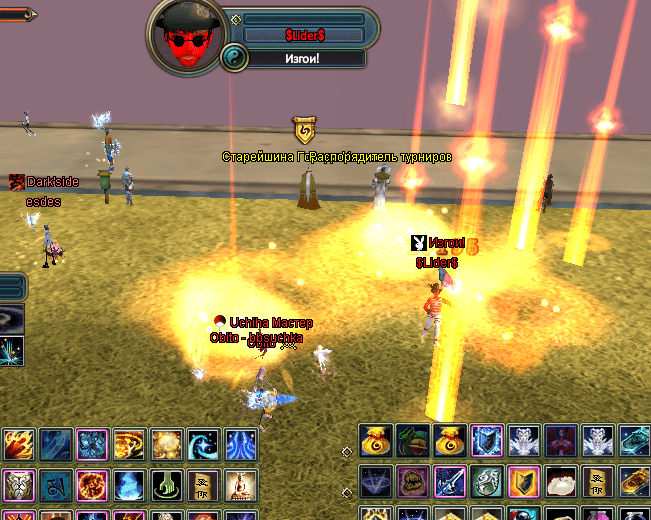
Task: Eat the steamed bun item
Action: pyautogui.click(x=560, y=481)
